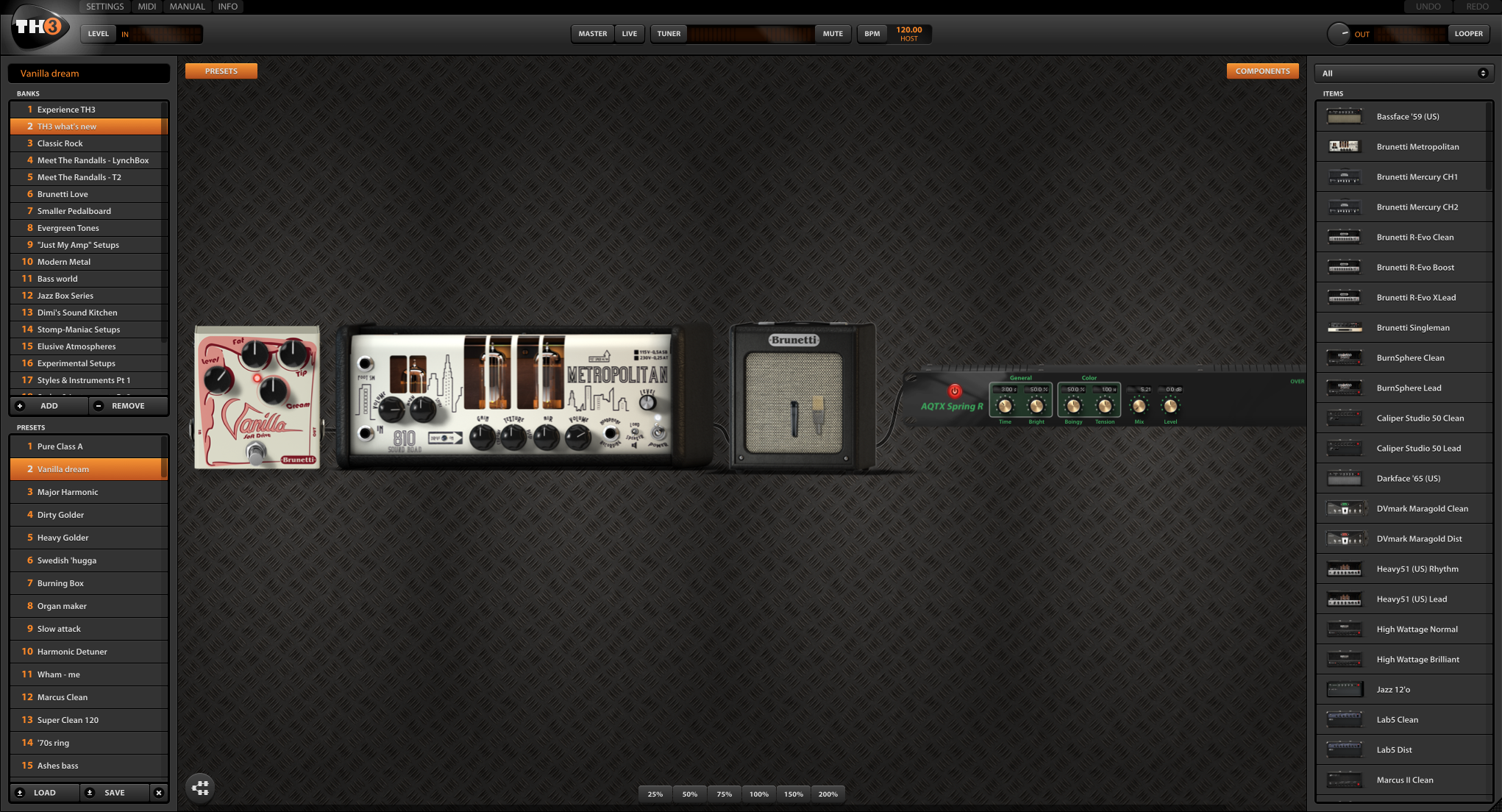
Task: Select the Vanilla Soft Drive pedal
Action: point(257,397)
